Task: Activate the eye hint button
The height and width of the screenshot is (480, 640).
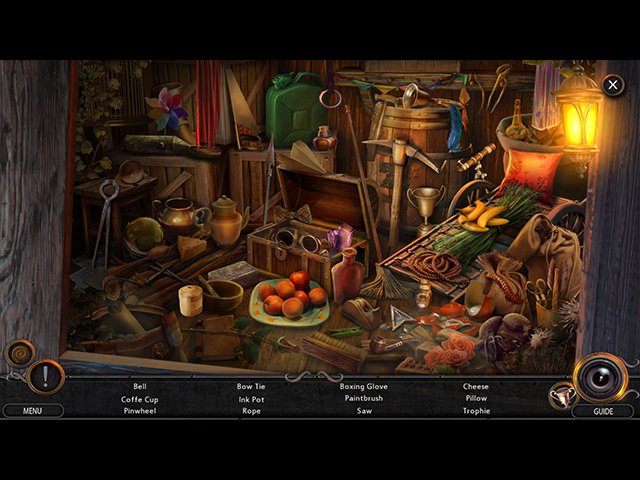Action: pos(601,377)
